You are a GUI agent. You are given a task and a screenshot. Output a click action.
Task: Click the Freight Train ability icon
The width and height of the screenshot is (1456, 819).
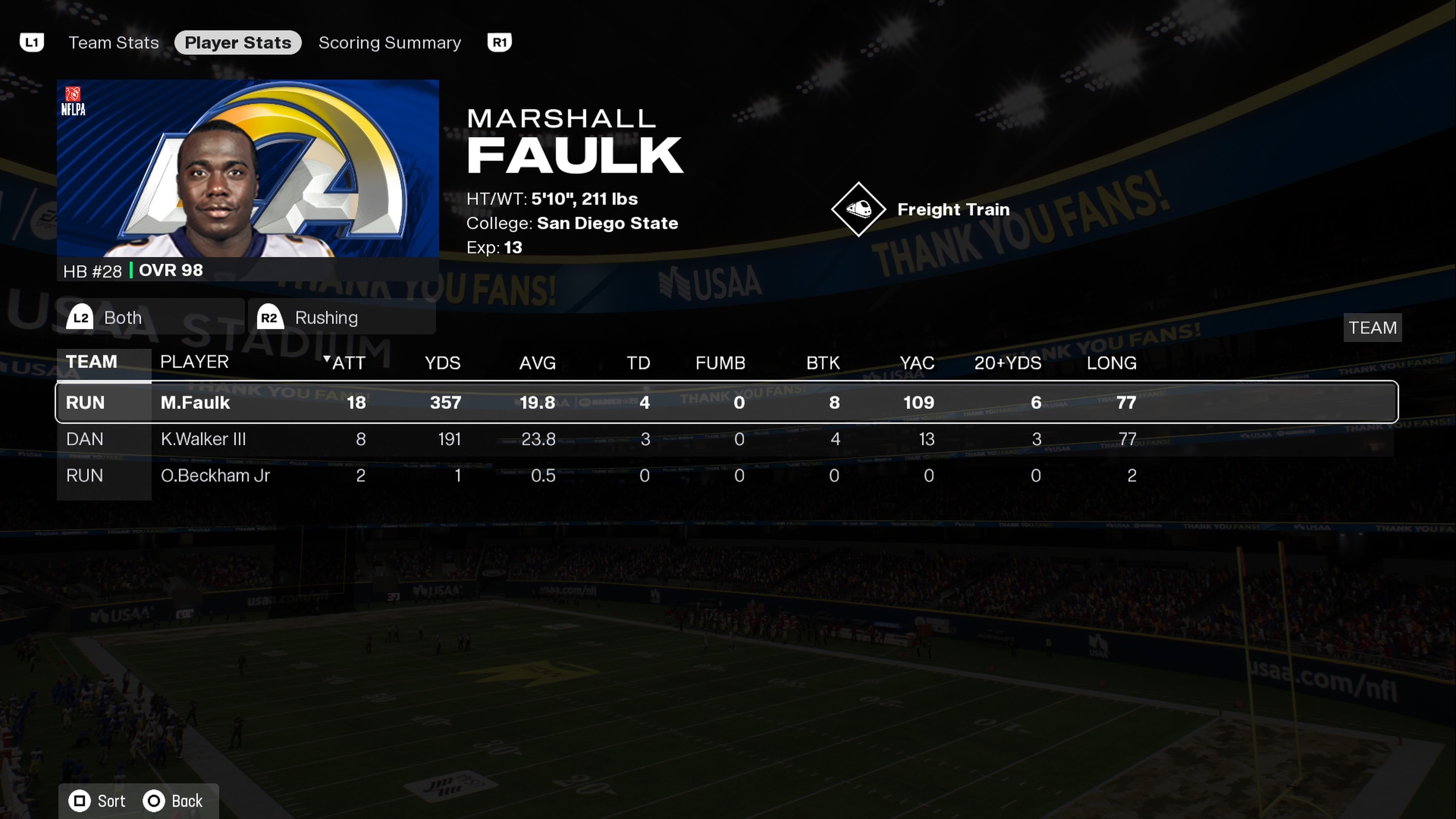tap(858, 209)
